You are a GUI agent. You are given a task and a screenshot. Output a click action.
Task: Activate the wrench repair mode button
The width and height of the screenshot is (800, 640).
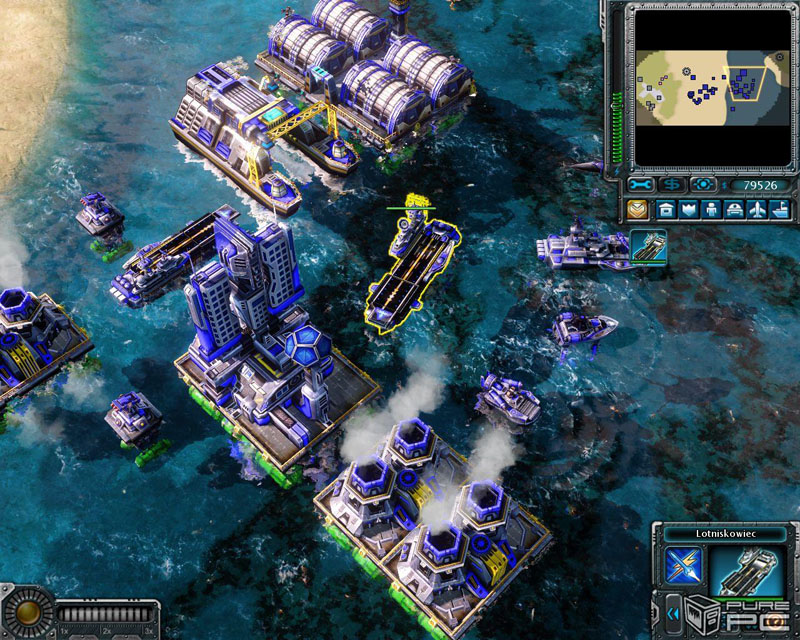(x=641, y=185)
